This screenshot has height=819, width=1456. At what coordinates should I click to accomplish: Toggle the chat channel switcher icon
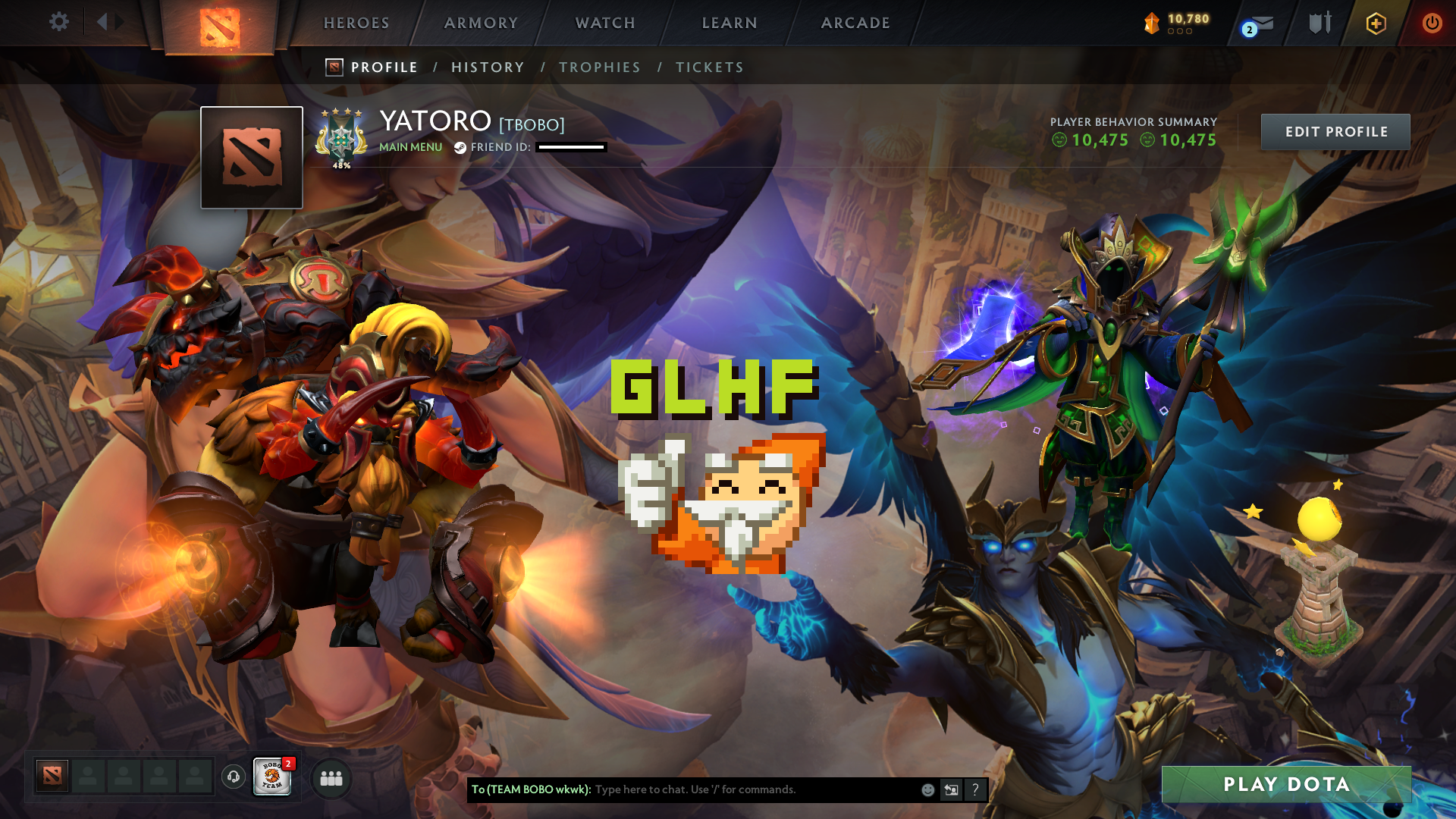[951, 789]
